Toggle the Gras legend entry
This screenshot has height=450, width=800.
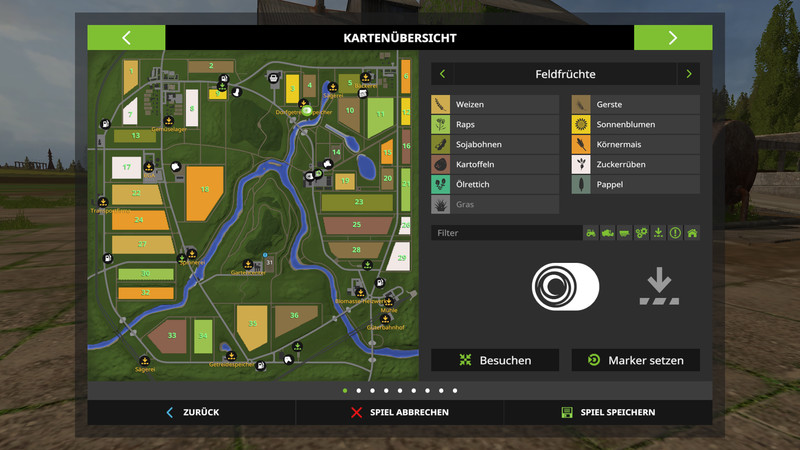coord(494,204)
